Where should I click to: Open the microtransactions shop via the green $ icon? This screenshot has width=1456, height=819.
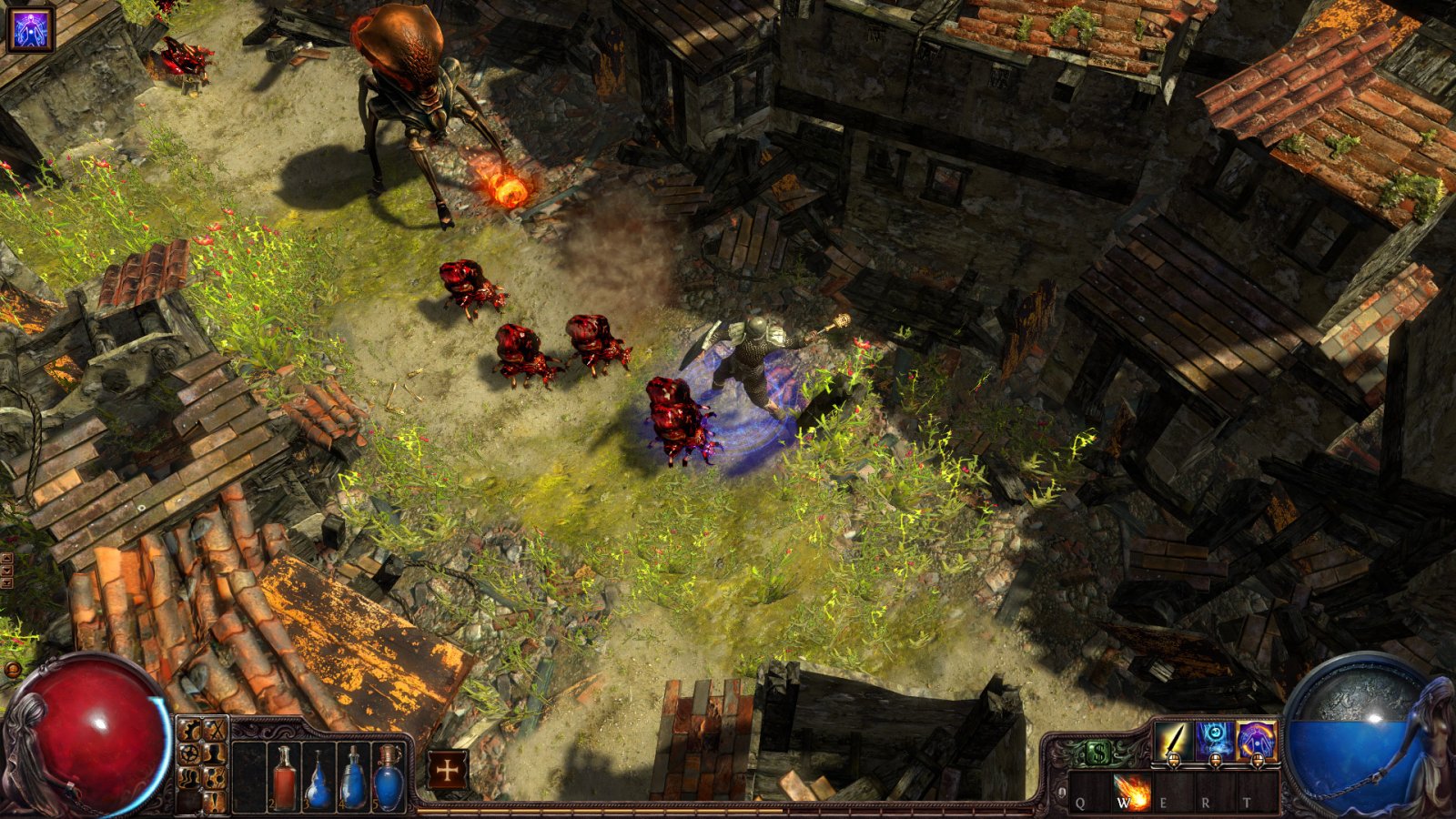1099,751
